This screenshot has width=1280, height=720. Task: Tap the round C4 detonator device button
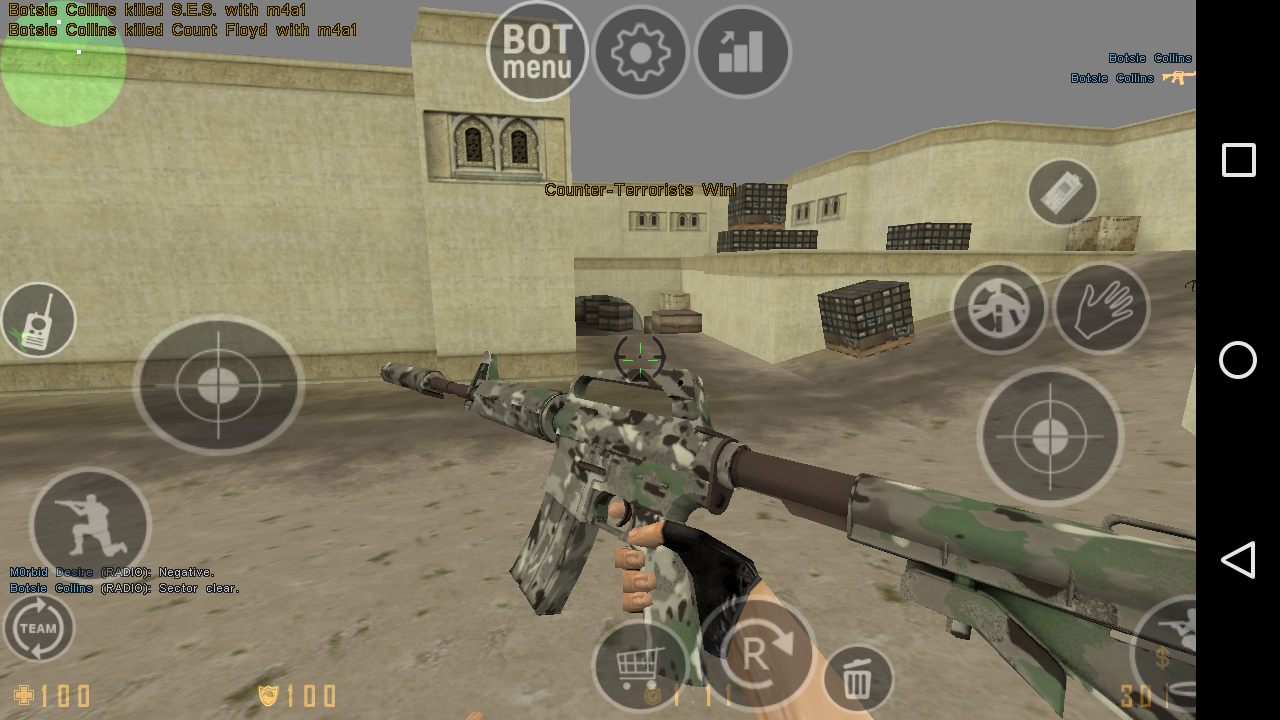[1062, 192]
